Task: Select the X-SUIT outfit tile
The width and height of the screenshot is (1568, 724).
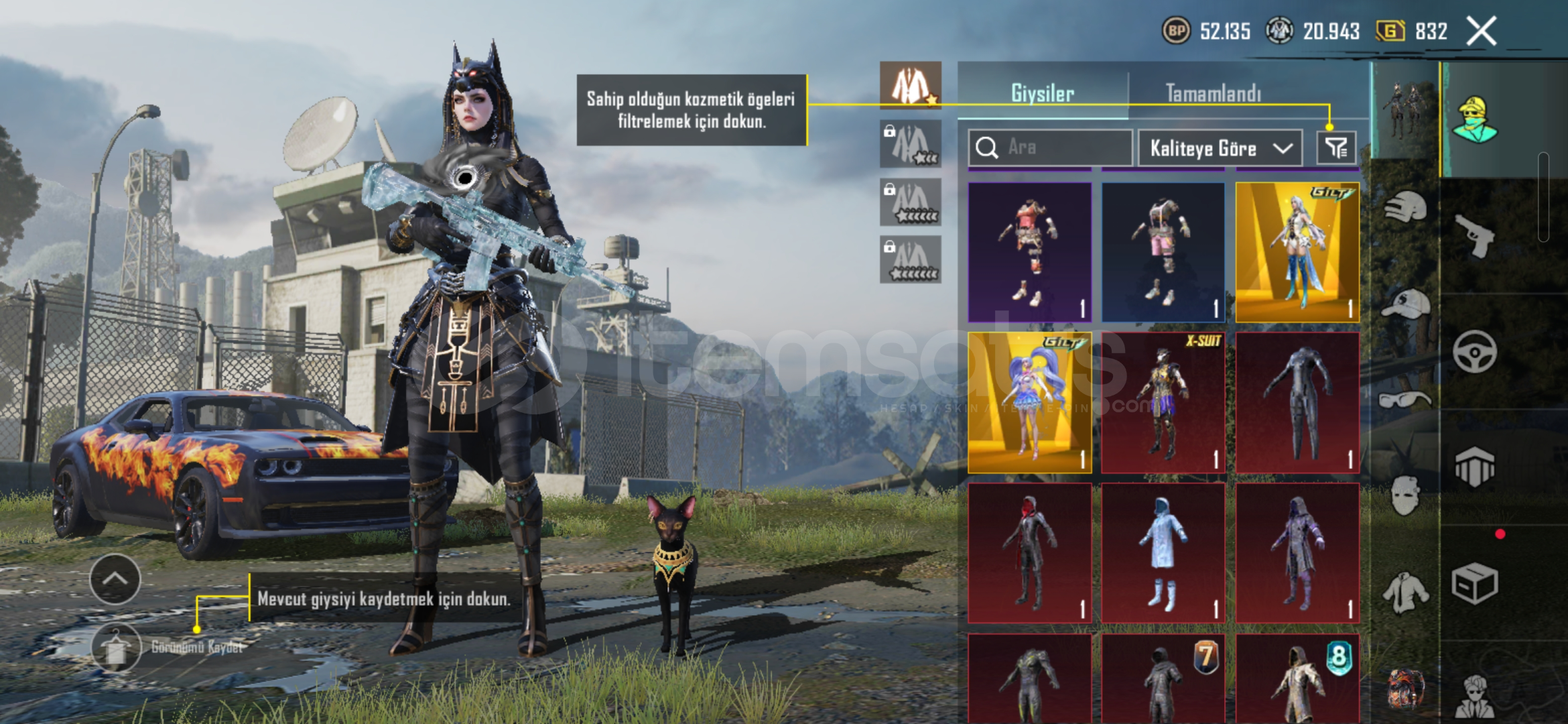Action: pos(1163,403)
